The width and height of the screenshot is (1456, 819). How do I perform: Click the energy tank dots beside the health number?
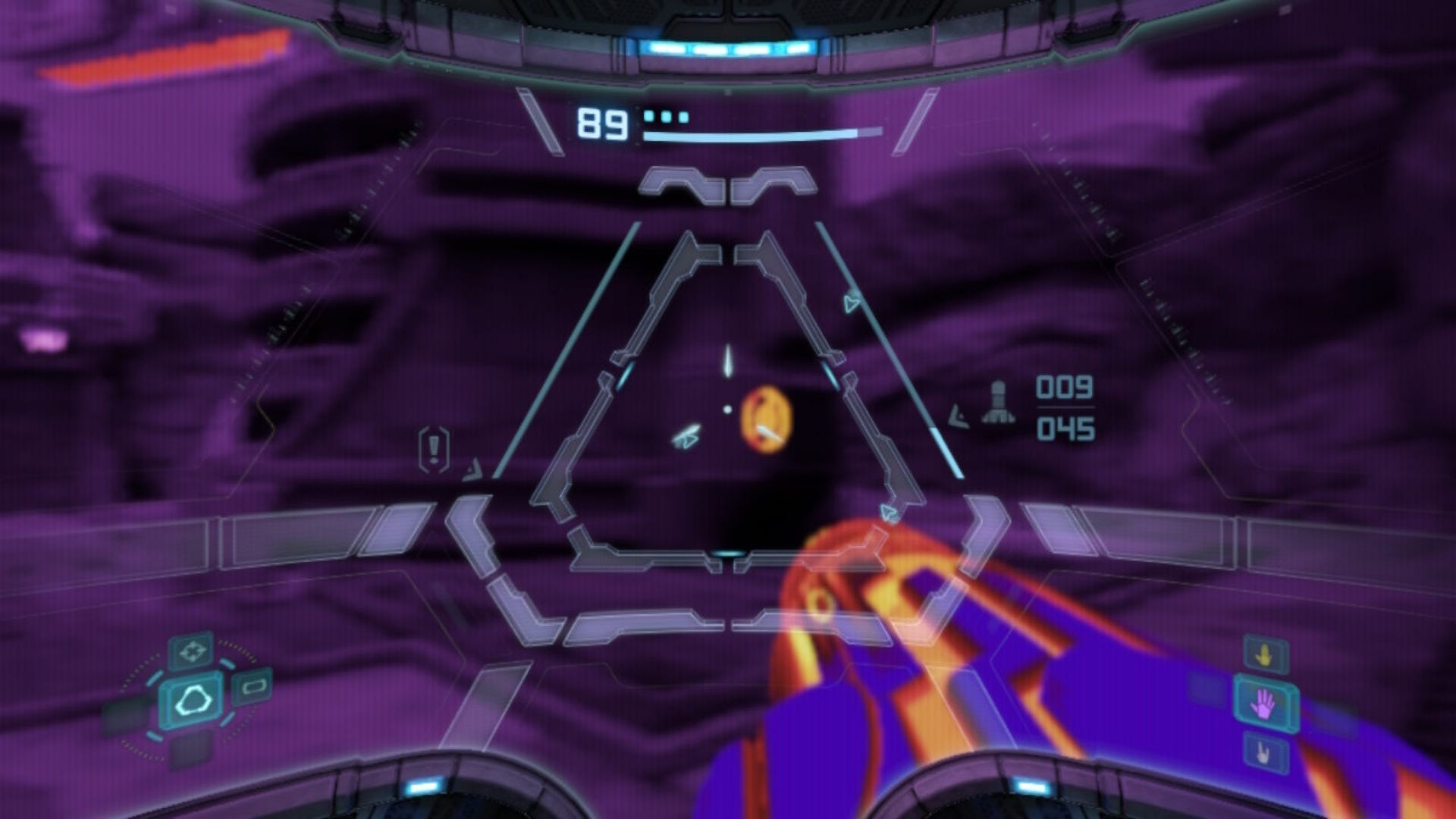coord(666,116)
